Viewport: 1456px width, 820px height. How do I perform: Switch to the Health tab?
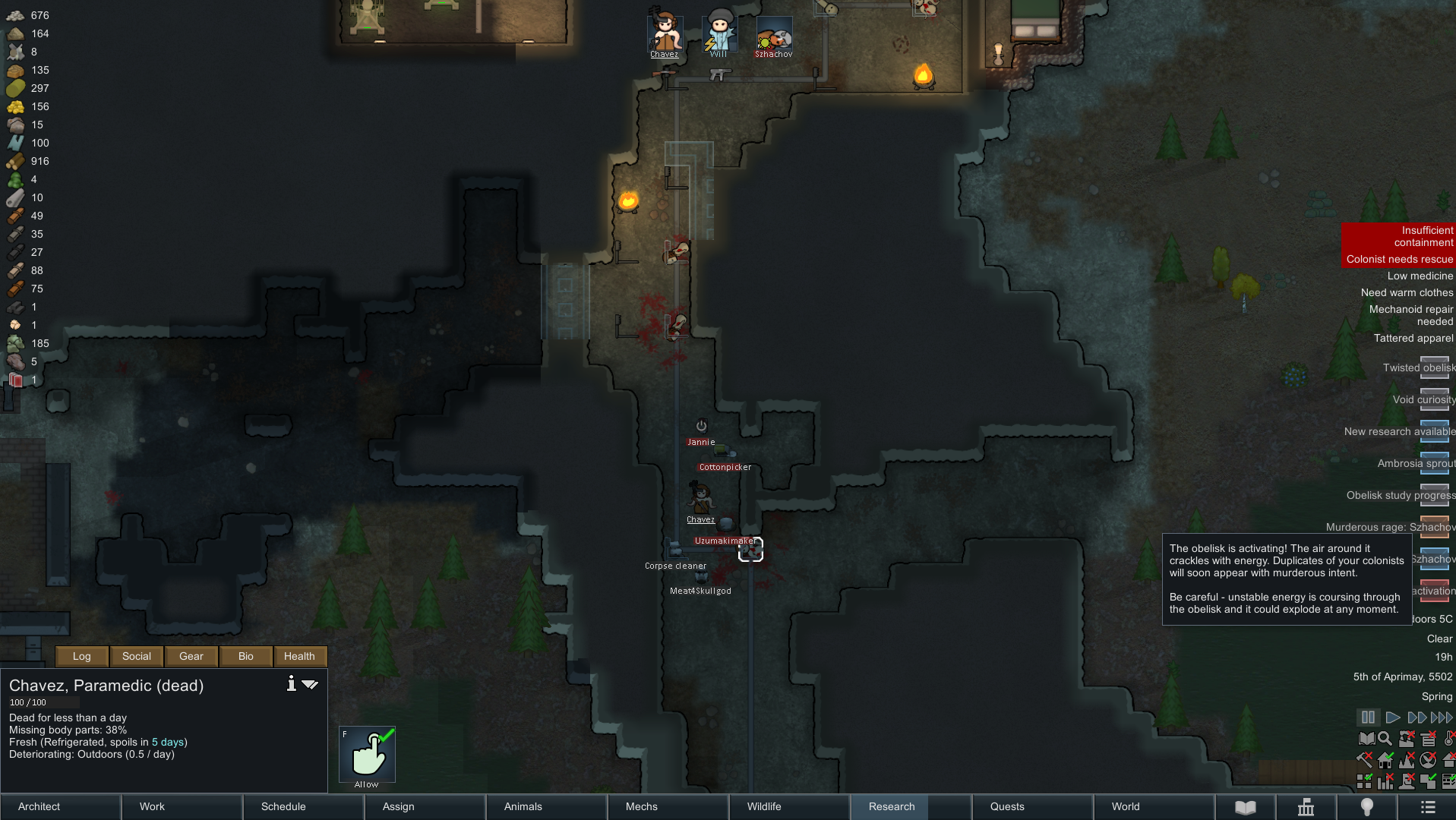[299, 656]
